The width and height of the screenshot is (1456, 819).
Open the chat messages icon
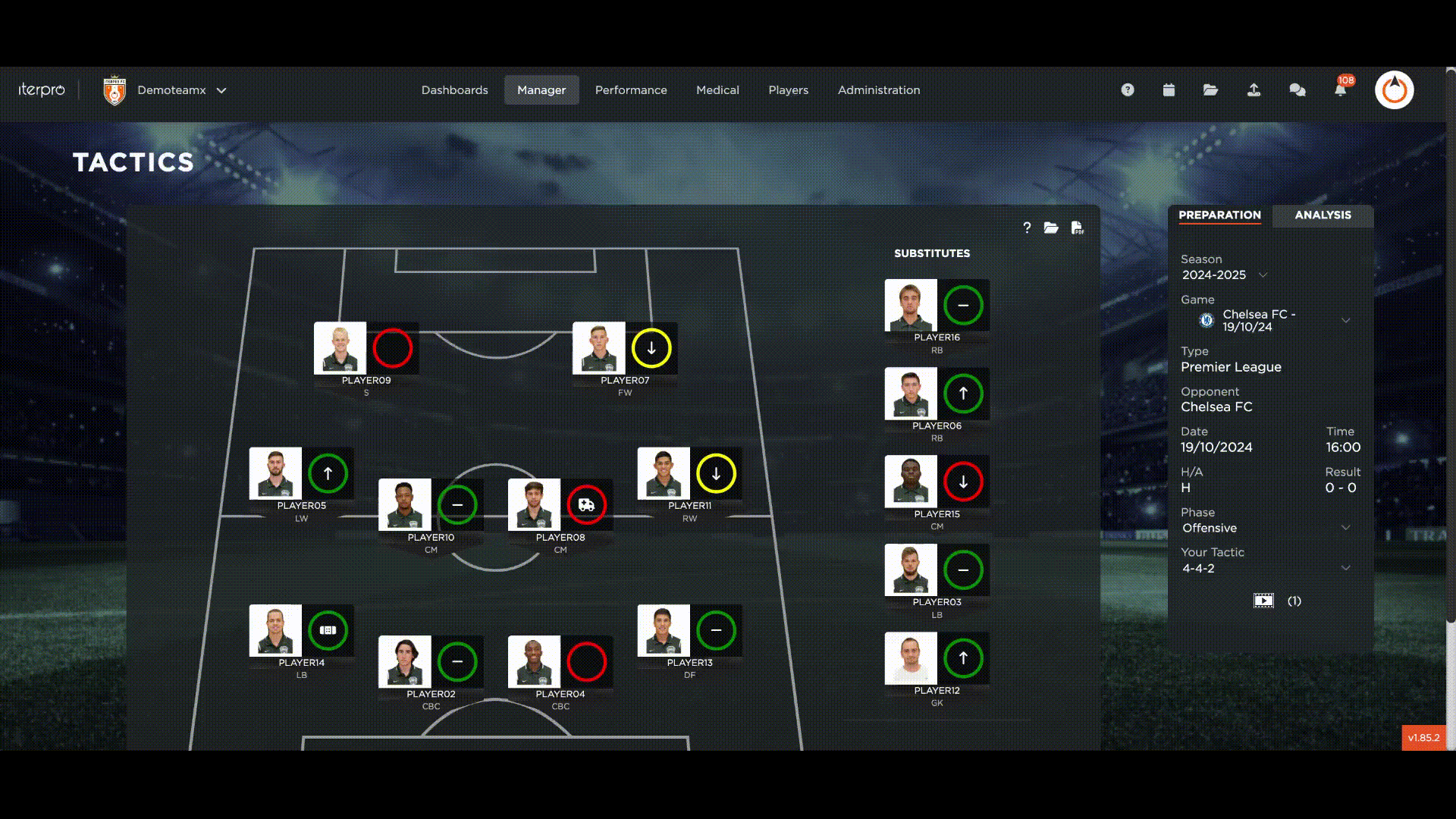pos(1297,90)
